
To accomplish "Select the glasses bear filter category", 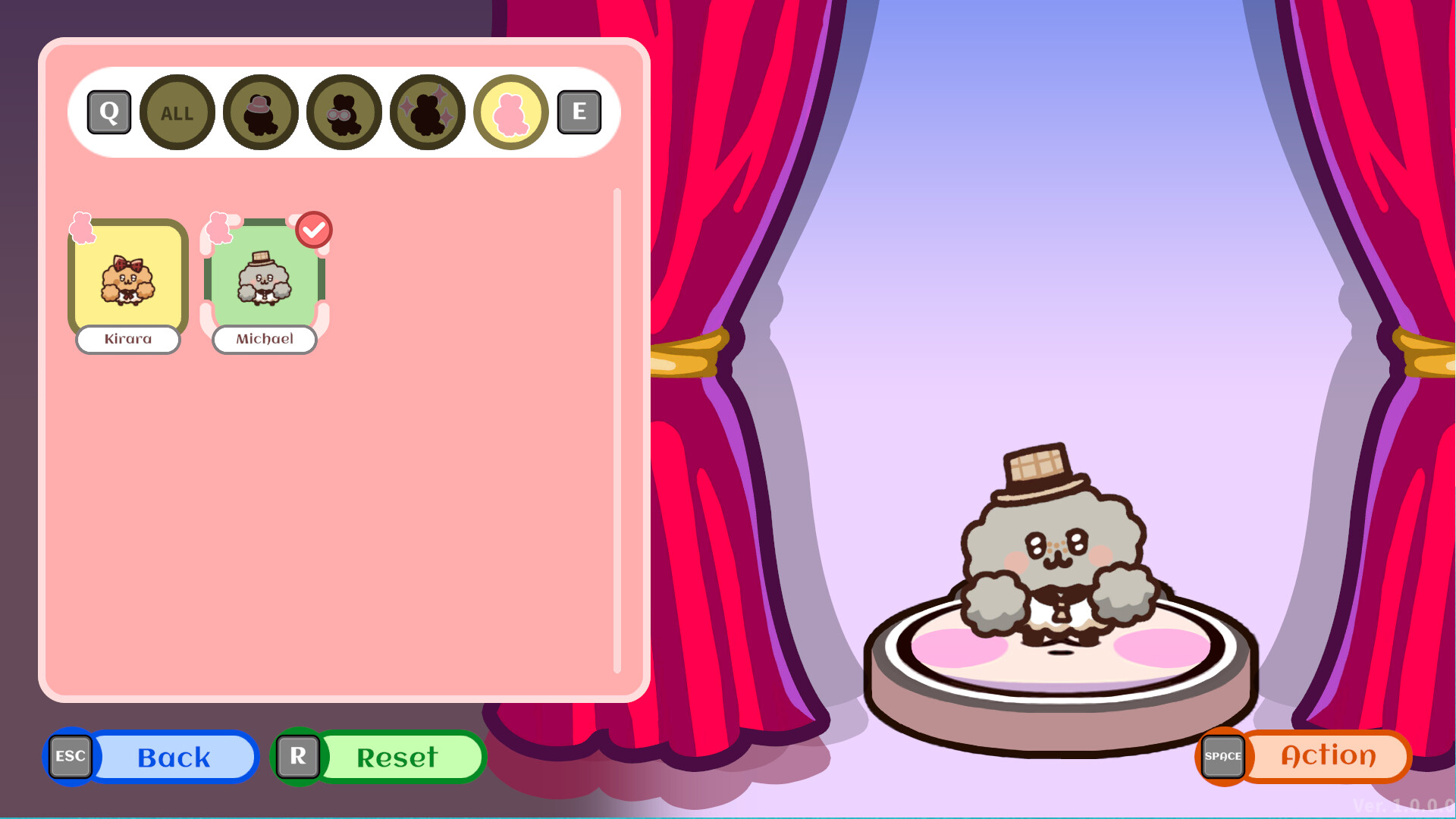I will coord(343,112).
